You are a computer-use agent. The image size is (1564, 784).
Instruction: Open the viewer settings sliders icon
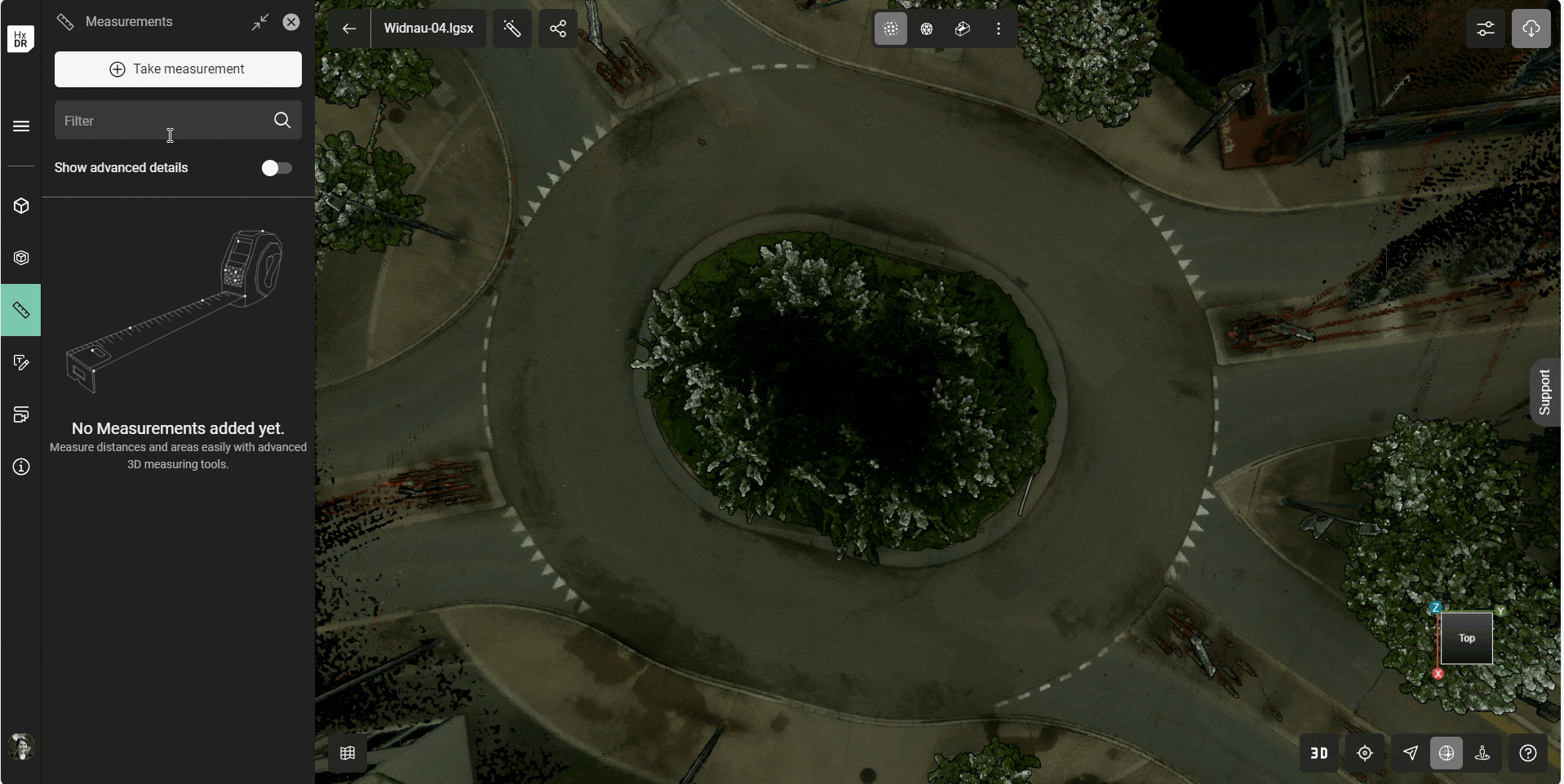pyautogui.click(x=1485, y=29)
